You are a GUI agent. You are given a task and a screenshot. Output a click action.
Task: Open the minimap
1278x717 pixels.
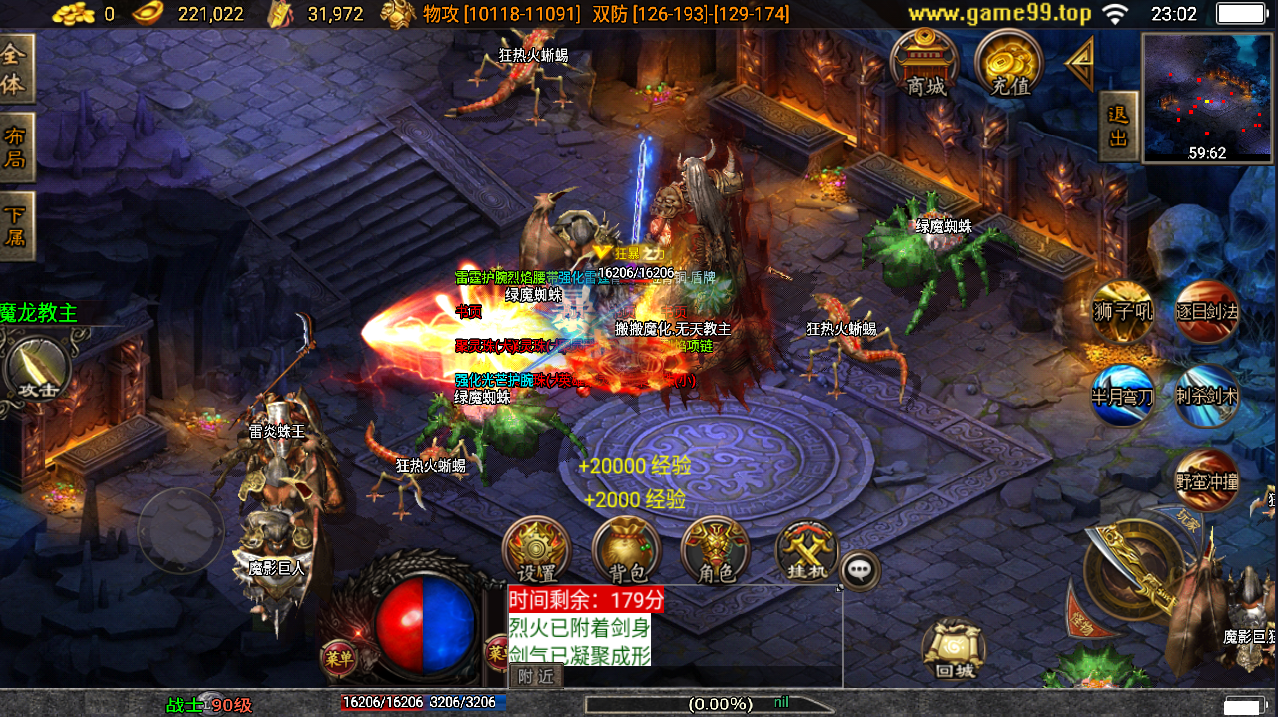pos(1207,97)
